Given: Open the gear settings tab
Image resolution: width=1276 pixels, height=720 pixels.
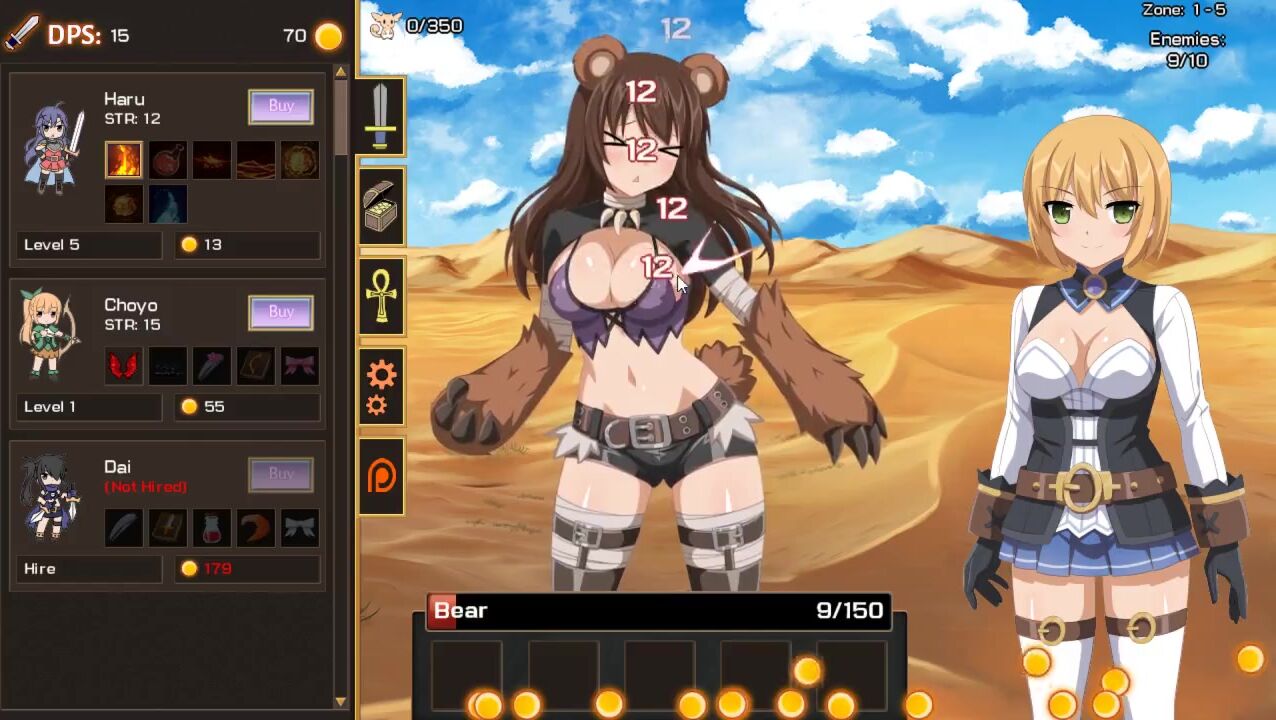Looking at the screenshot, I should point(381,387).
